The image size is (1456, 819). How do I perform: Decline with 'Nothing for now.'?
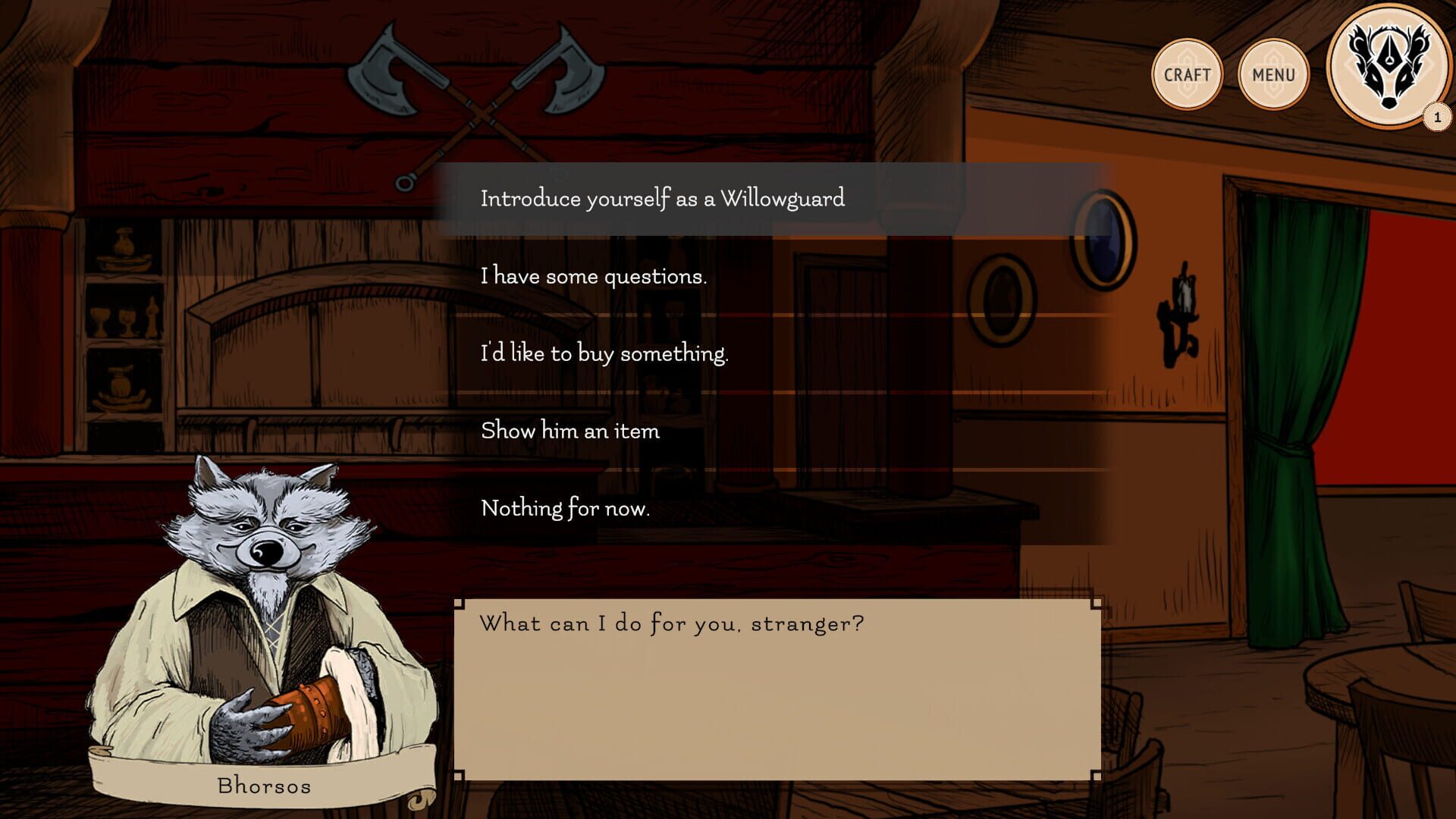564,510
